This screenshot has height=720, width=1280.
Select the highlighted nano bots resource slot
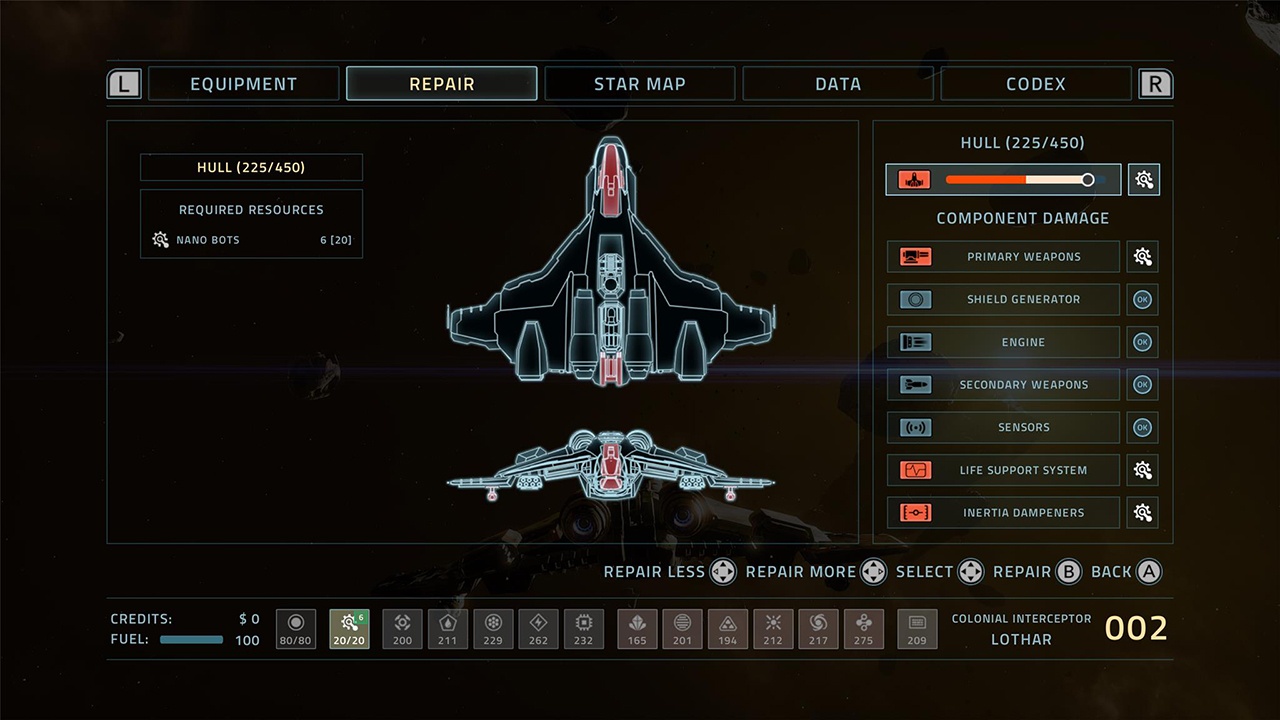click(349, 629)
